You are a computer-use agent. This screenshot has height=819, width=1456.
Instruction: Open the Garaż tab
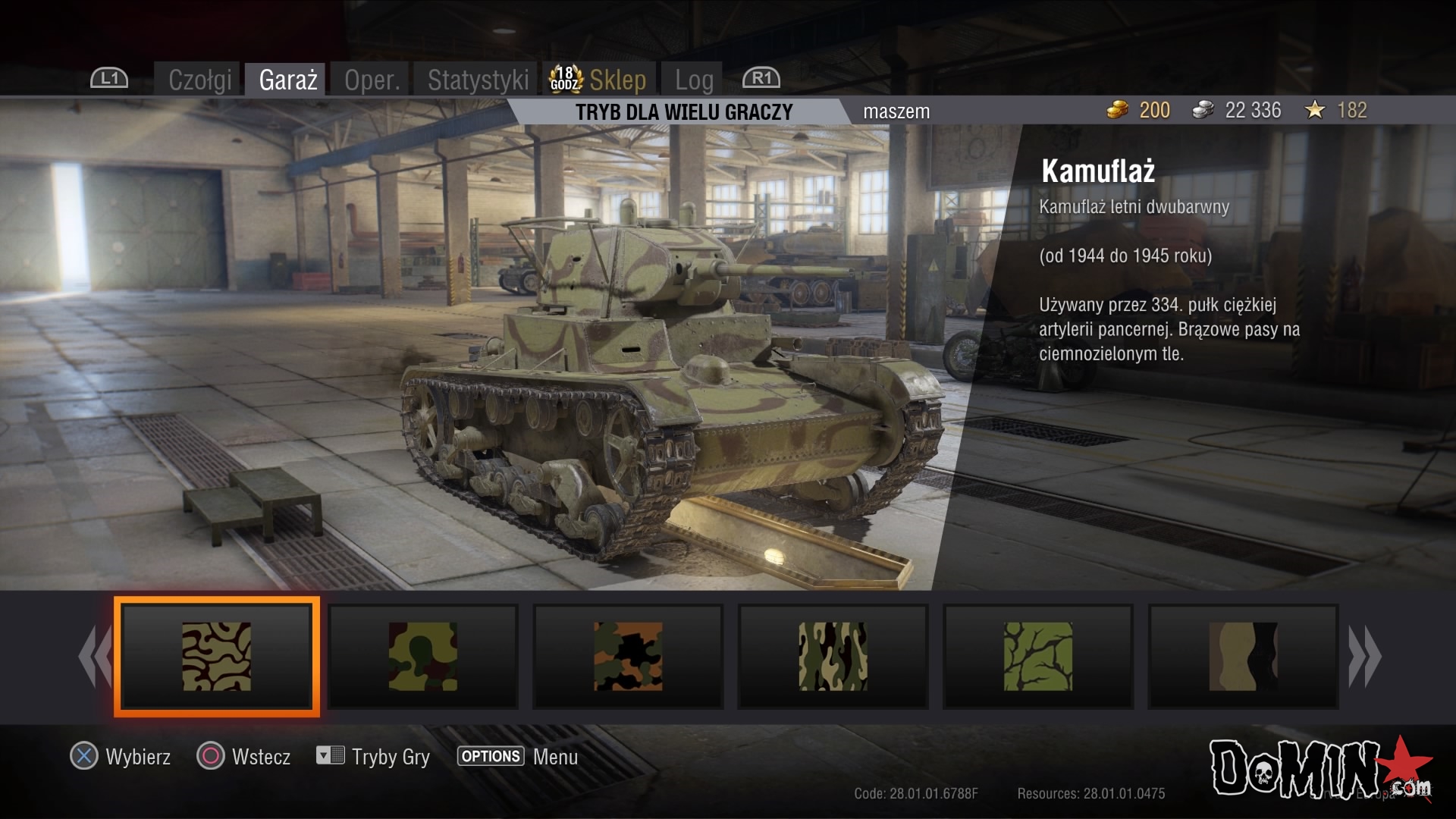click(x=287, y=80)
